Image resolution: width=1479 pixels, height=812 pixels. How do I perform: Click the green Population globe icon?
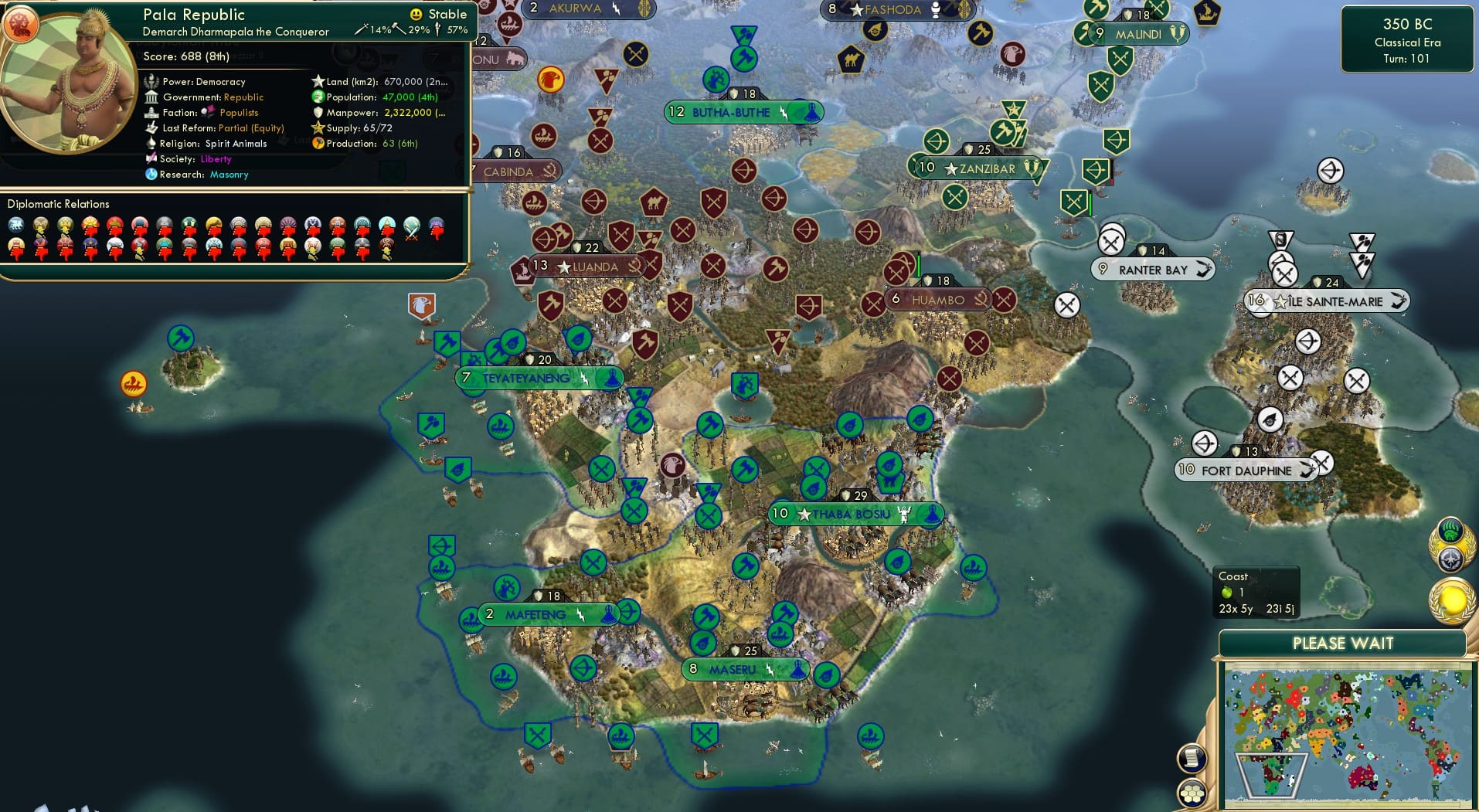(x=318, y=97)
